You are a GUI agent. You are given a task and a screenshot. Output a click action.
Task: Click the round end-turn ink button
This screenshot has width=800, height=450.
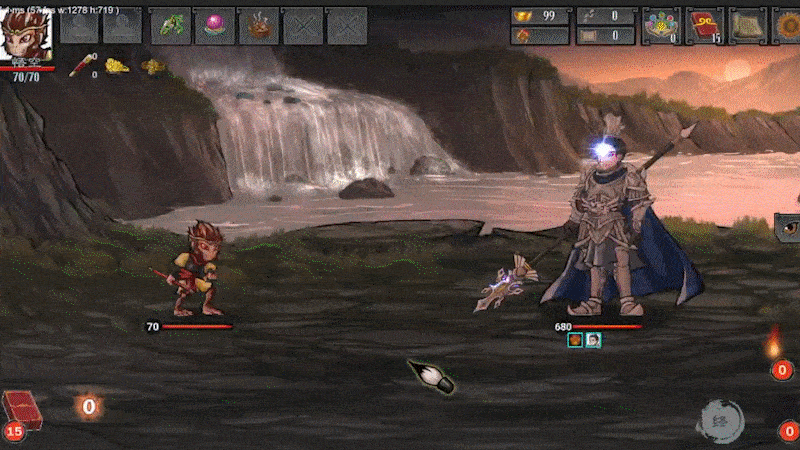(x=721, y=421)
